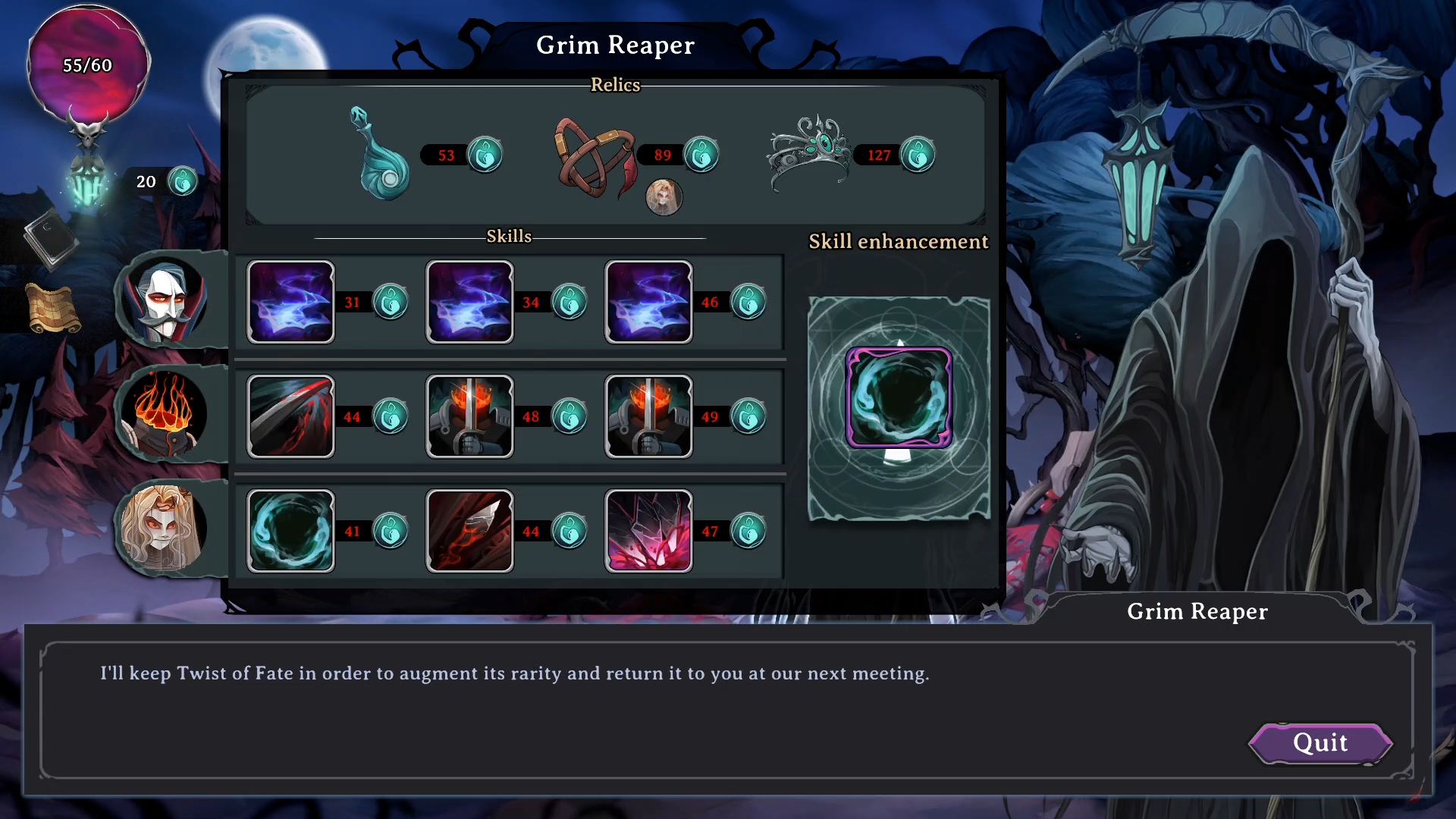Buy the flaming knight skill costing 49
The image size is (1456, 819).
pos(648,417)
